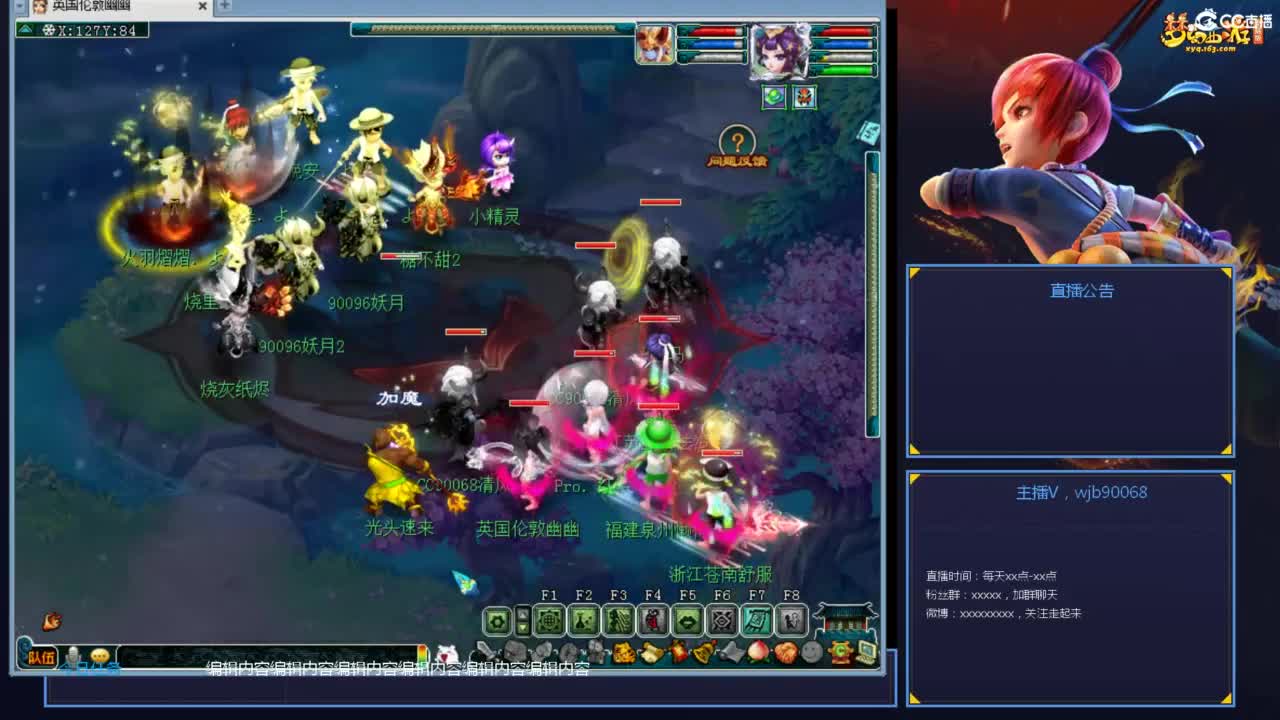1280x720 pixels.
Task: Activate the F7 banner skill icon
Action: click(757, 621)
